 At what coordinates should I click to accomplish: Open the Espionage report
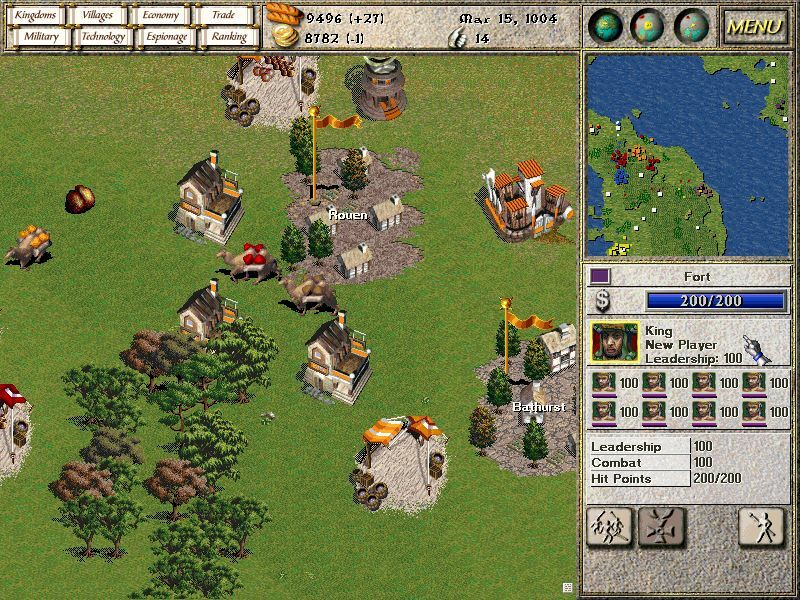pyautogui.click(x=166, y=37)
